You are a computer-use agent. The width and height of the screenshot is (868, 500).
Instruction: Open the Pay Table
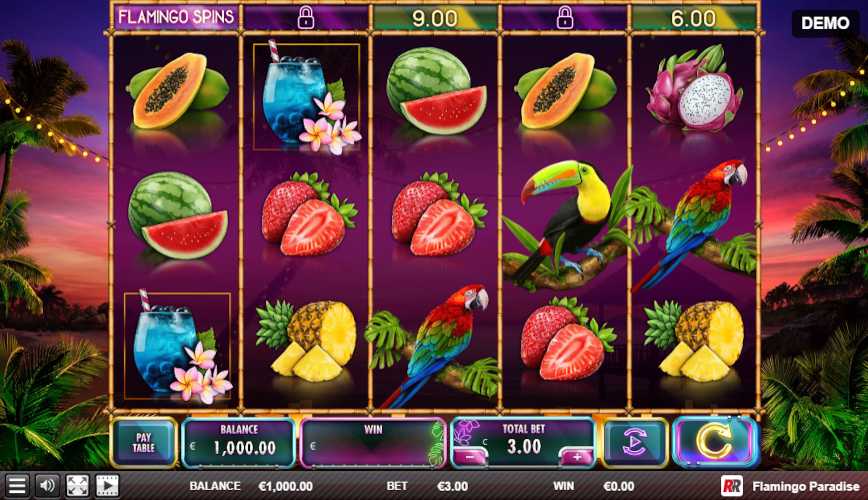144,442
